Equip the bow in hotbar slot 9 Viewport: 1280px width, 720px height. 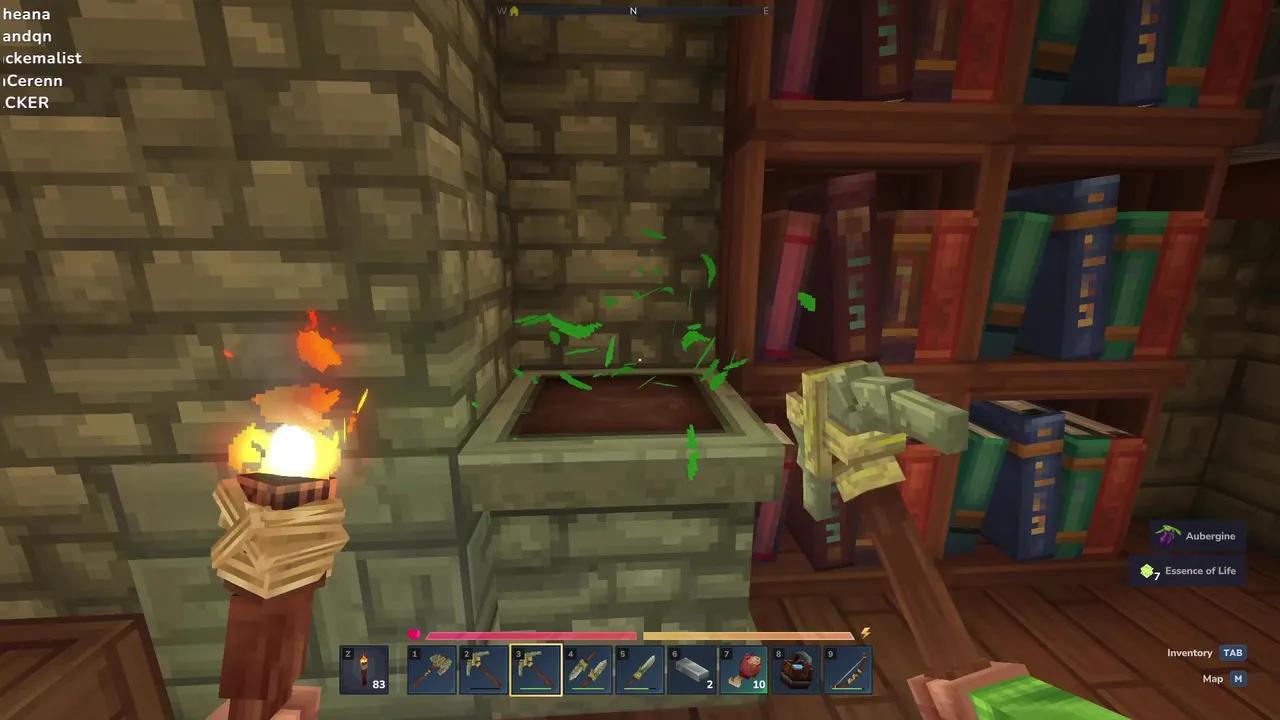click(848, 669)
